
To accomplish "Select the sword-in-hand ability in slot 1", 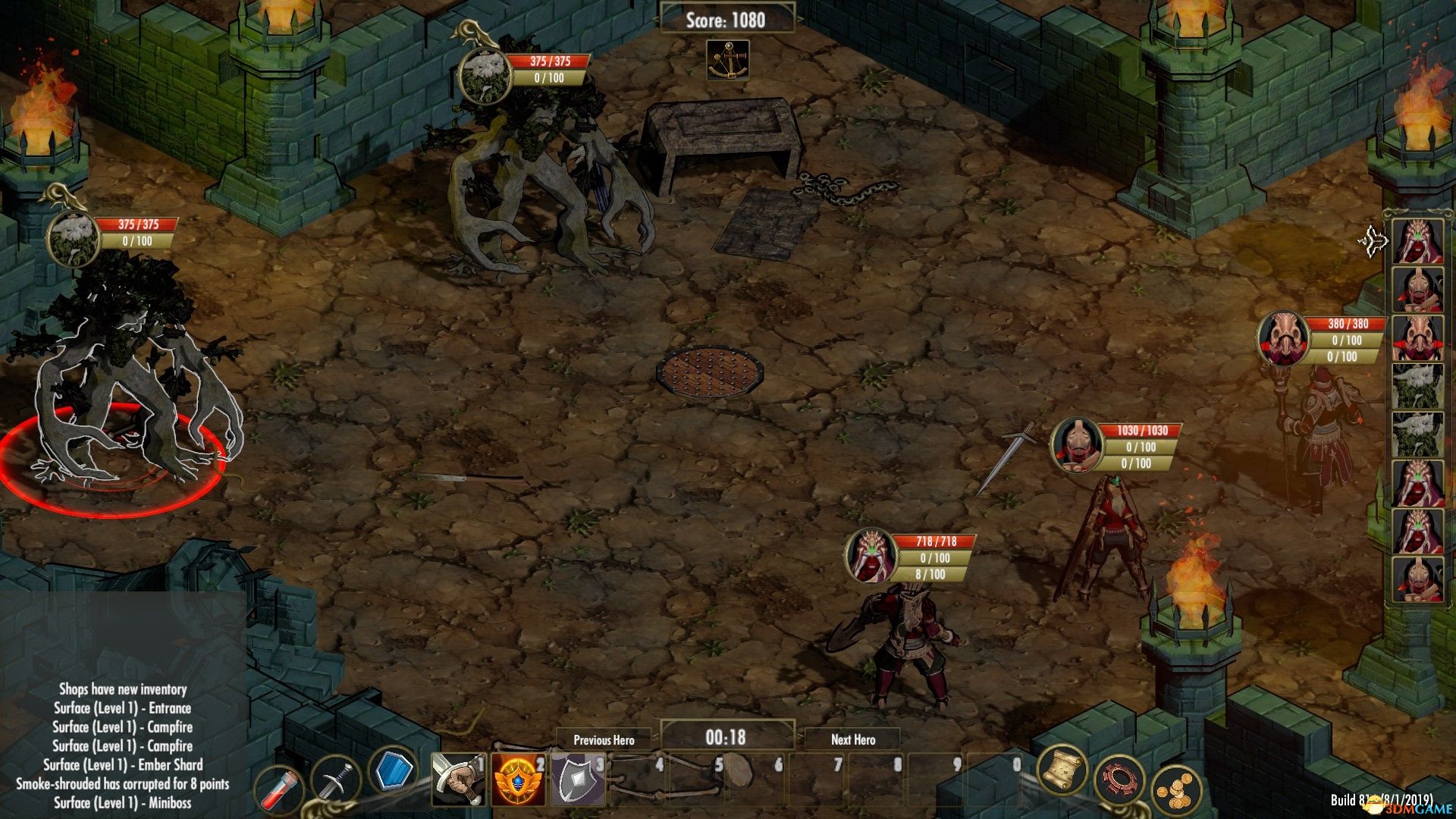I will (458, 779).
